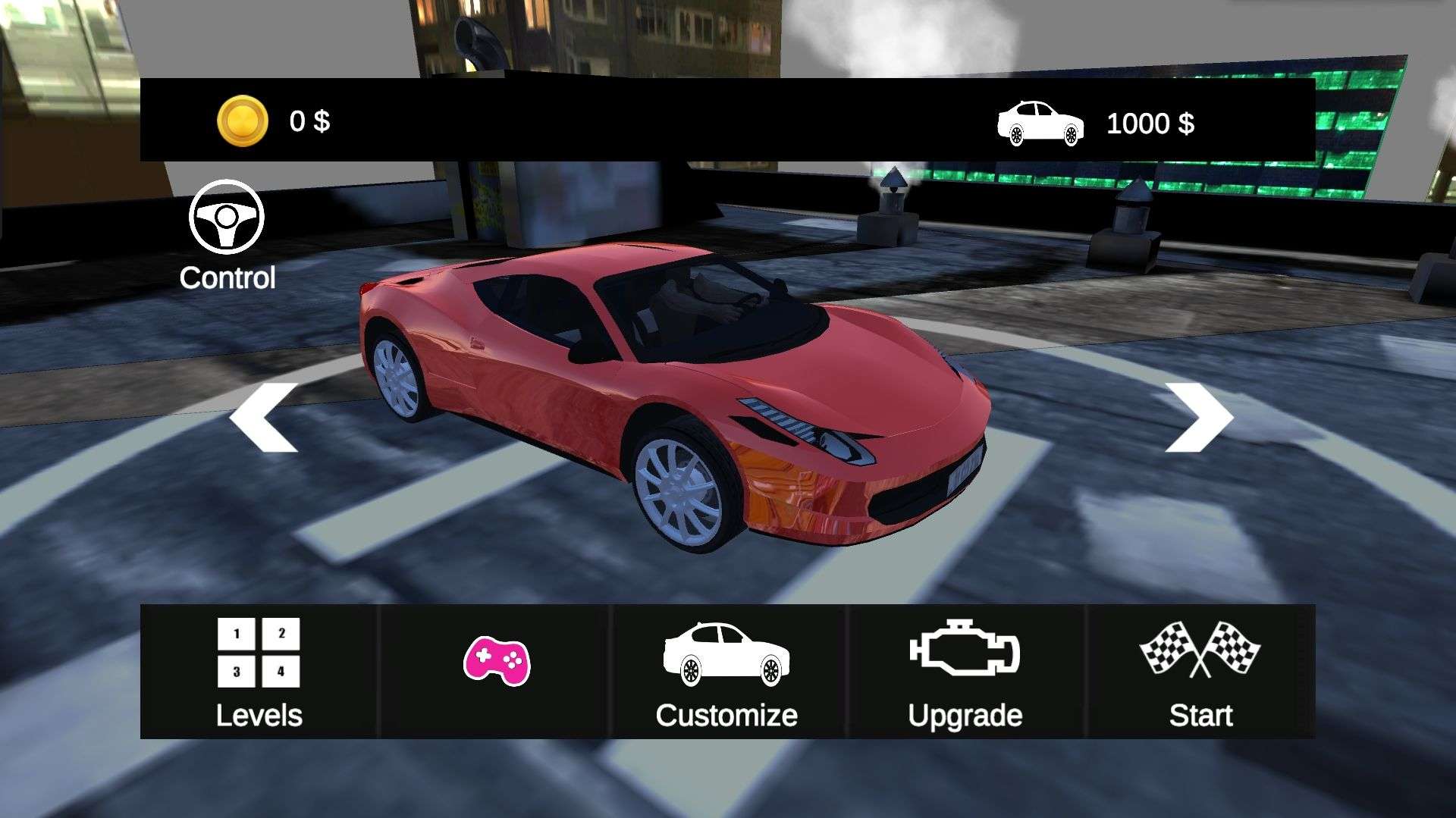Open the engine Upgrade menu
This screenshot has height=818, width=1456.
[965, 672]
